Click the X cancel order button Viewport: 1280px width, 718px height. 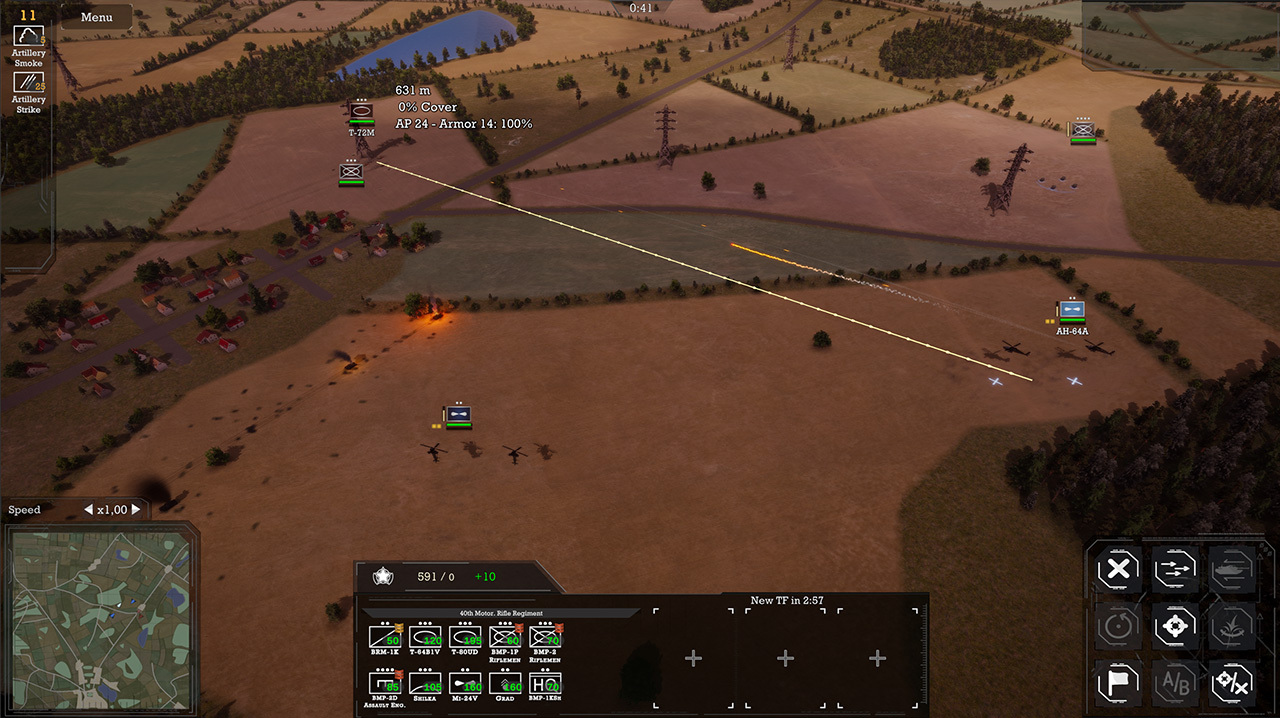click(1119, 571)
